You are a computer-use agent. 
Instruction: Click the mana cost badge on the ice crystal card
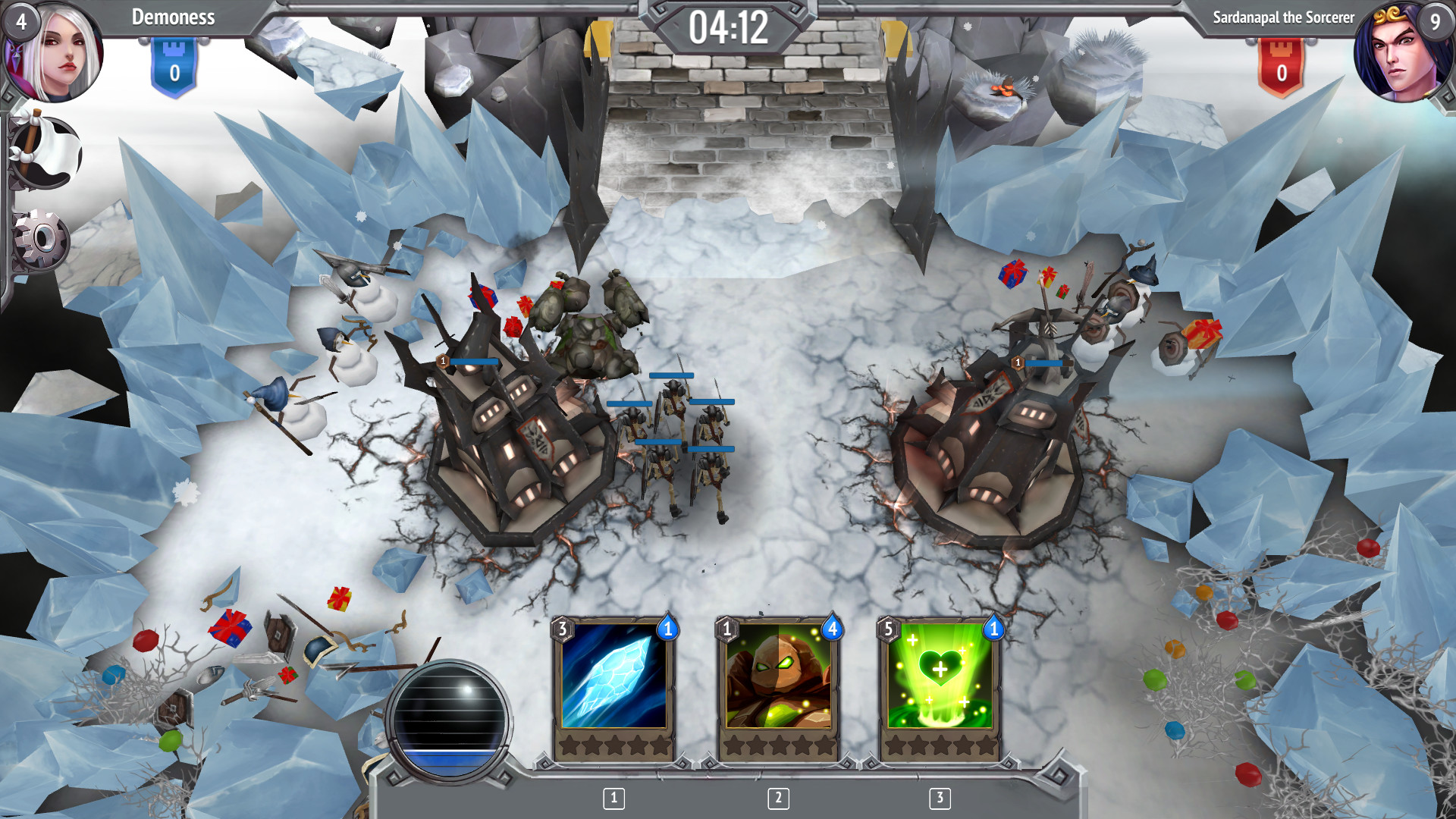(562, 629)
